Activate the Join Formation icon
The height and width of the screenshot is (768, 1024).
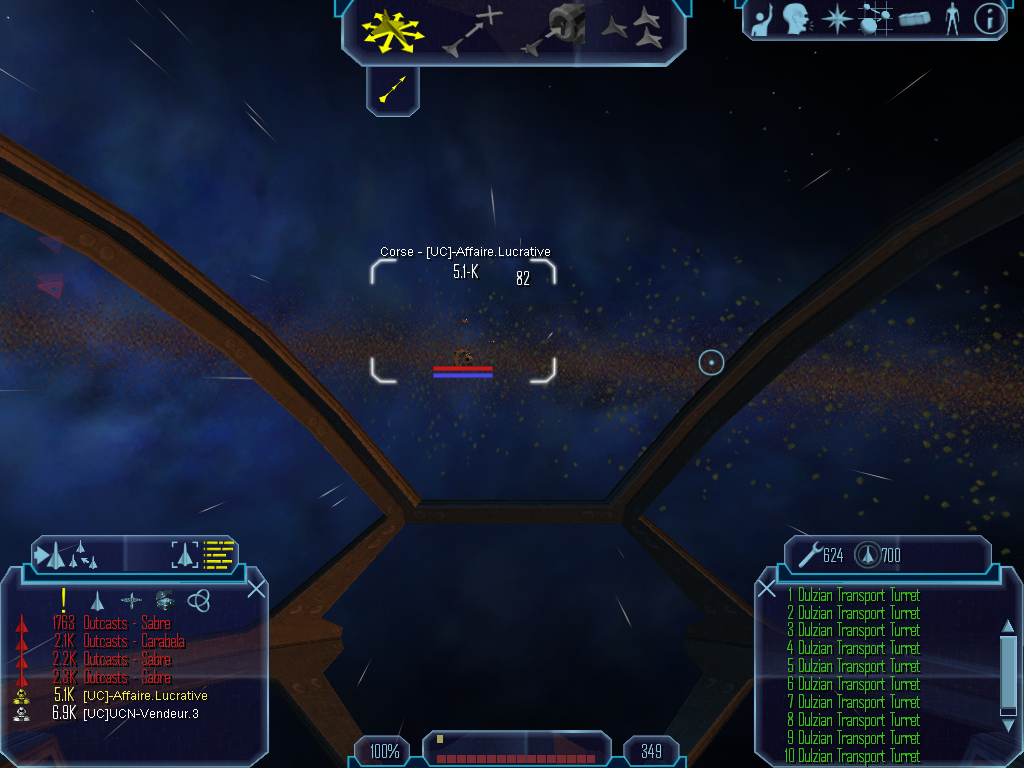pyautogui.click(x=633, y=29)
